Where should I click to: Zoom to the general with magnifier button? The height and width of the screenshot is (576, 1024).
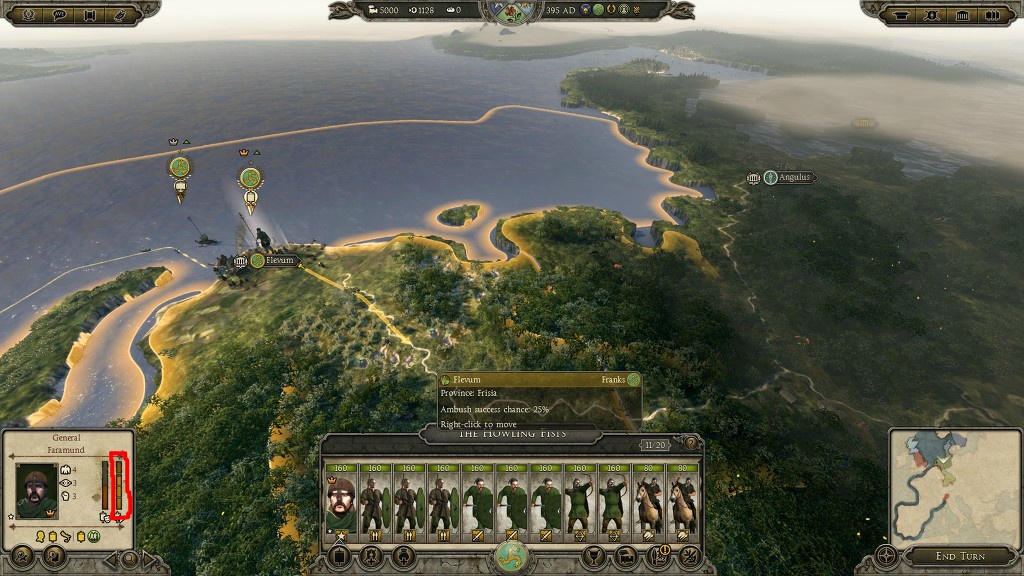pyautogui.click(x=129, y=557)
